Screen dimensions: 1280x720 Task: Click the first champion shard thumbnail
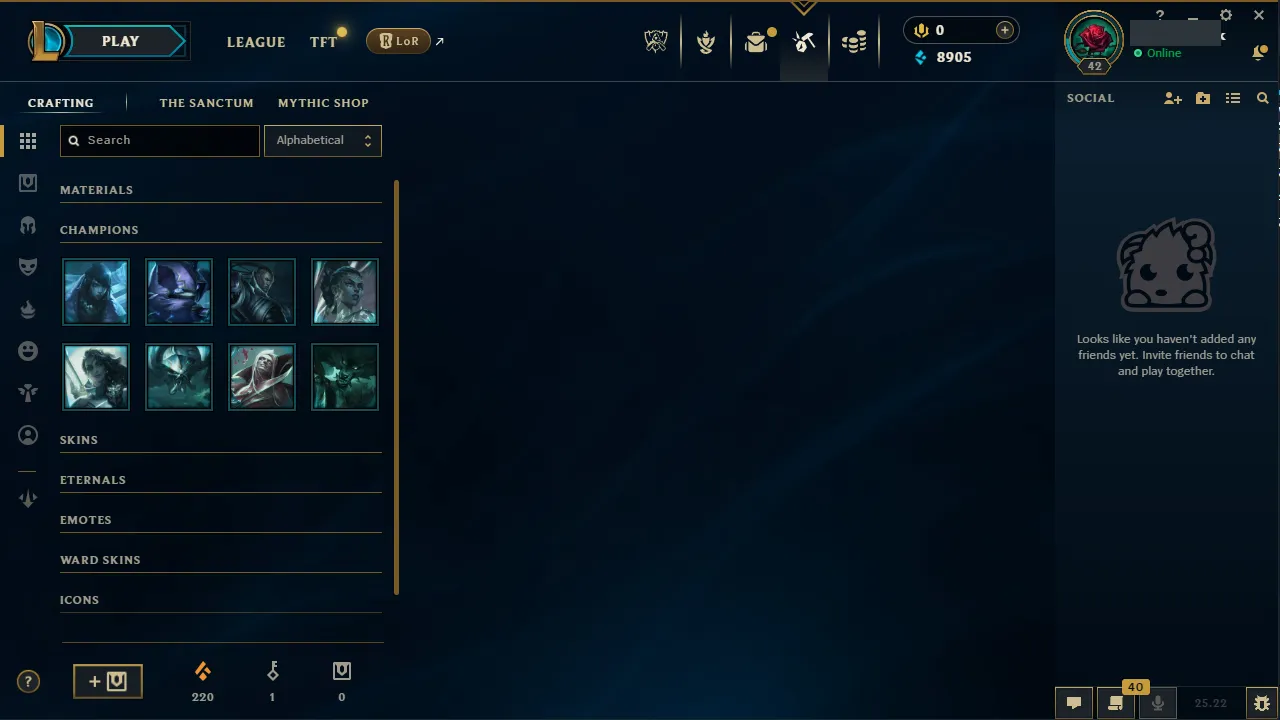click(95, 292)
